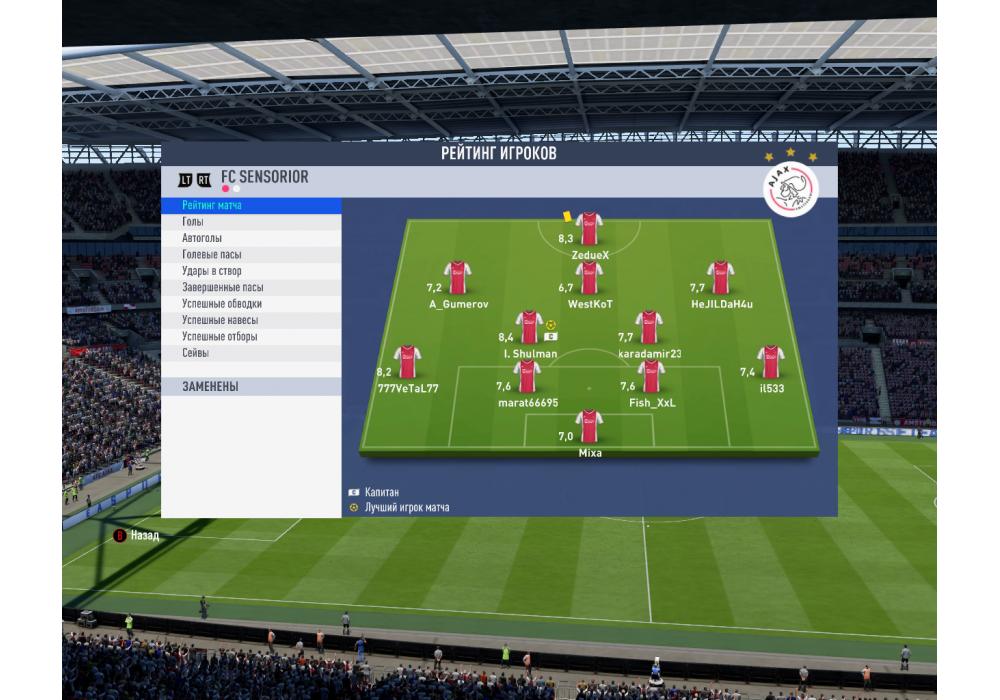Screen dimensions: 1000x700
Task: Show Голевые пасы statistics
Action: coord(250,255)
